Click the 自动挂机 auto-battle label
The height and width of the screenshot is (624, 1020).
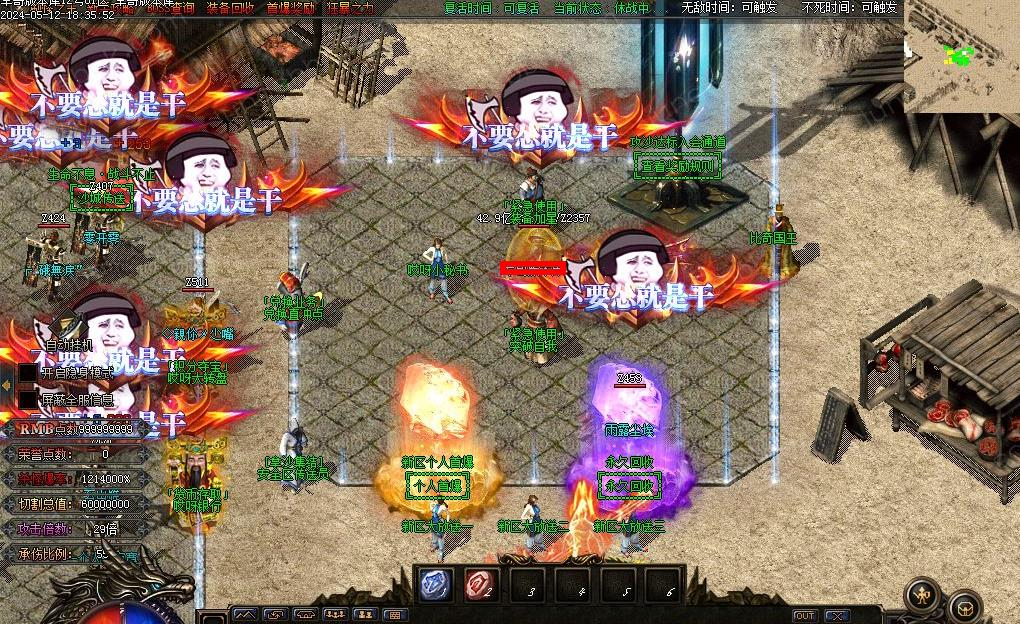tap(69, 345)
